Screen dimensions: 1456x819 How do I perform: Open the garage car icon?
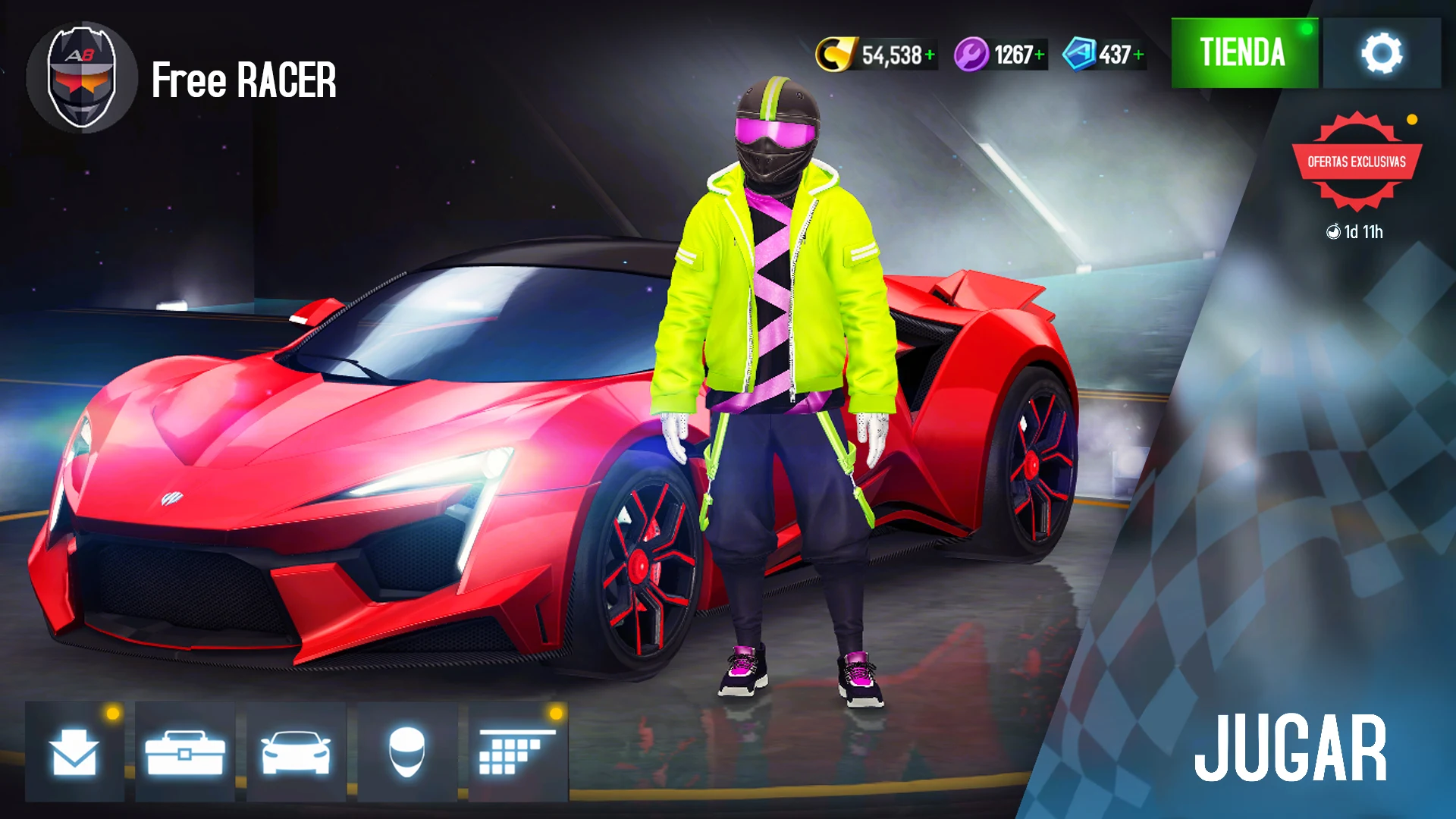coord(294,752)
